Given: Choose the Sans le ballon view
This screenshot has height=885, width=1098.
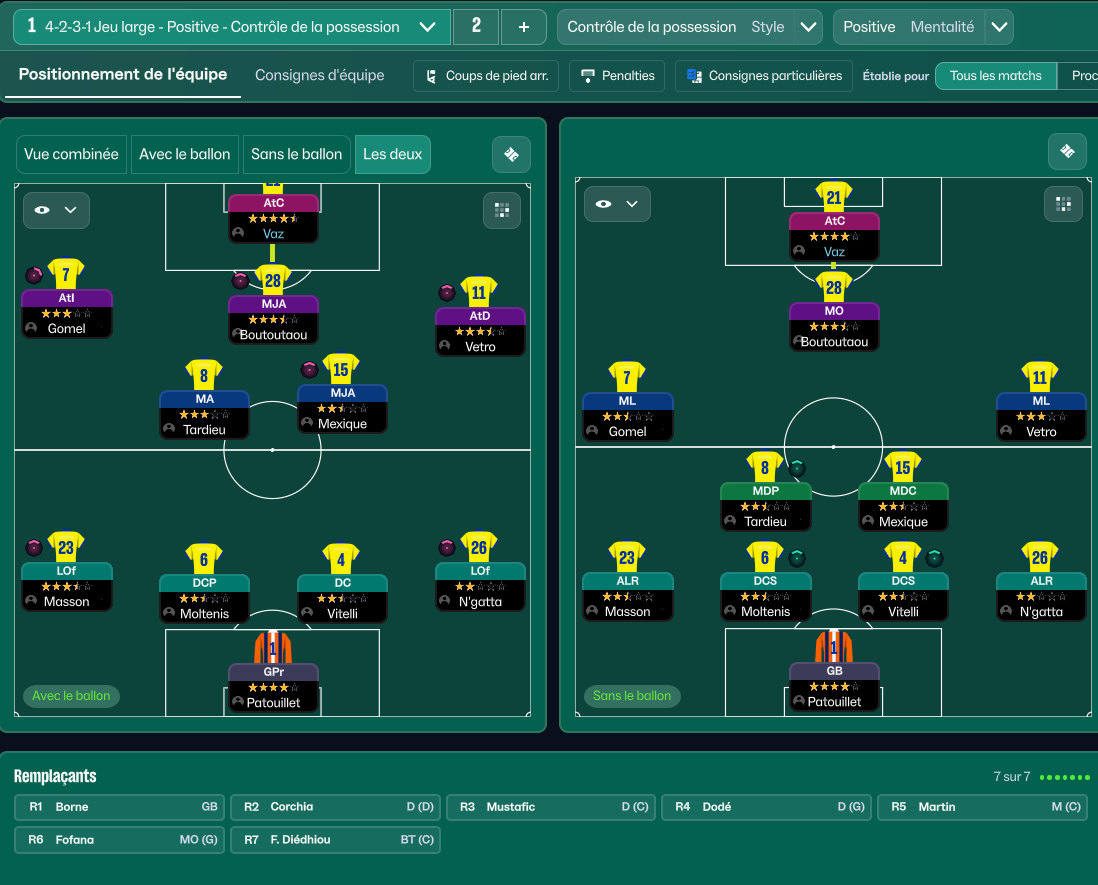Looking at the screenshot, I should pos(296,154).
